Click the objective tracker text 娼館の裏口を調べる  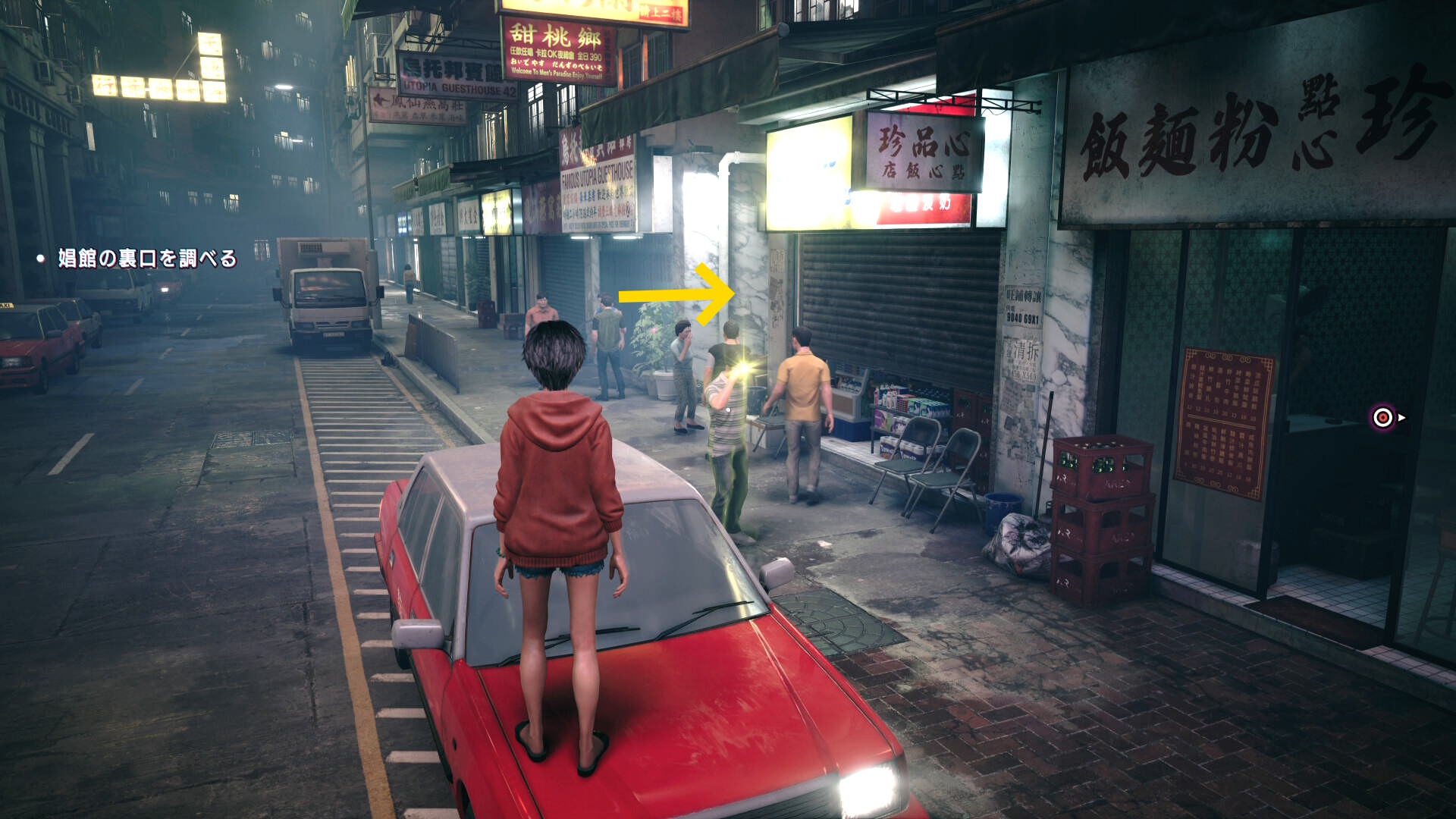tap(147, 259)
